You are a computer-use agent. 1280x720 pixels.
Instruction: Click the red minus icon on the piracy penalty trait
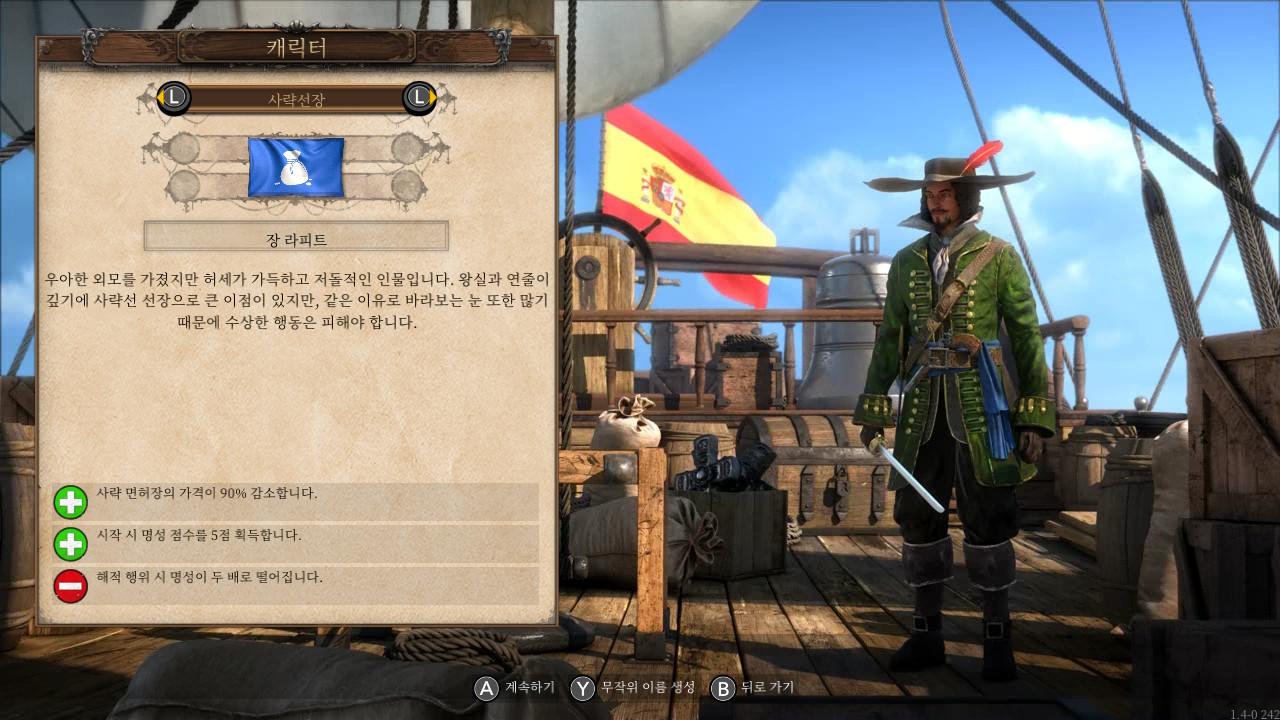point(70,585)
